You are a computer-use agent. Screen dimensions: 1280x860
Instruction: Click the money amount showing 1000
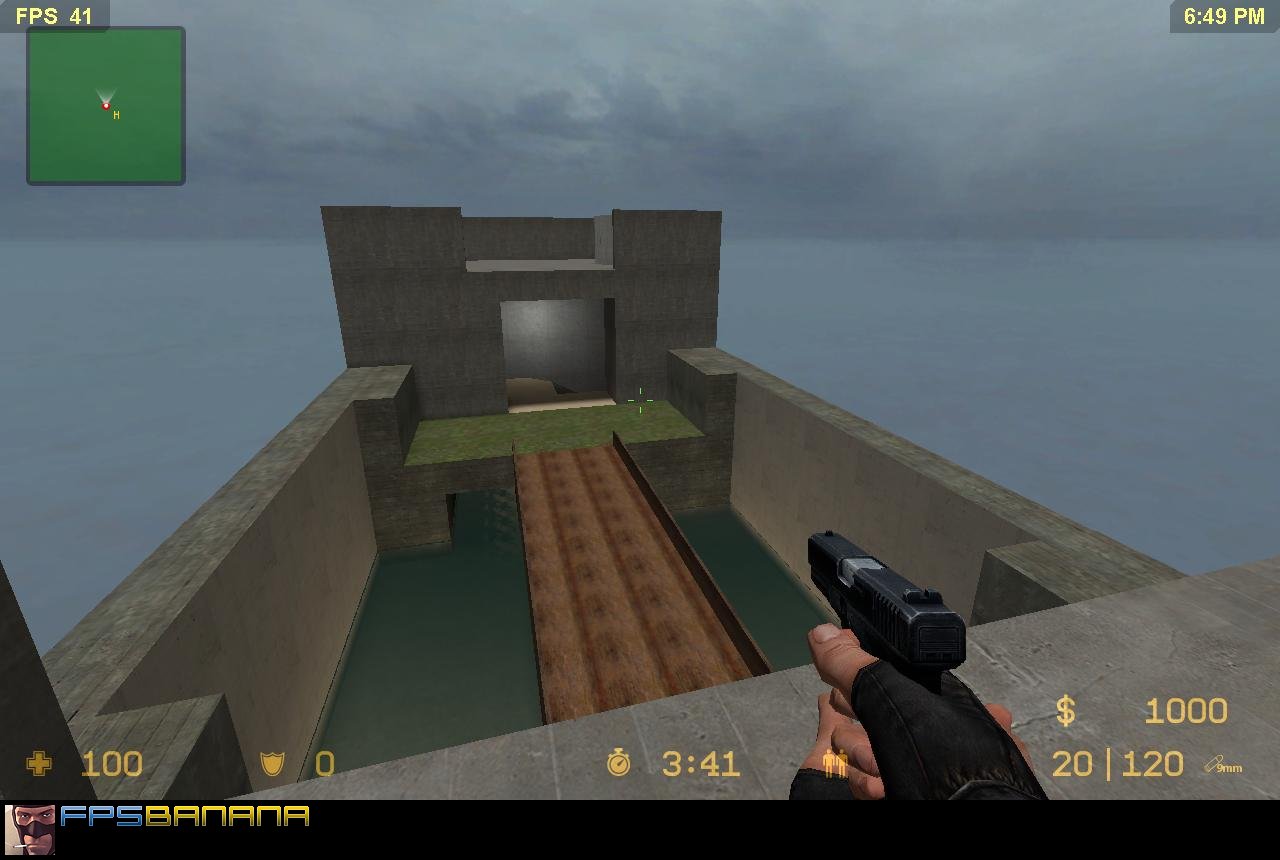pos(1188,710)
